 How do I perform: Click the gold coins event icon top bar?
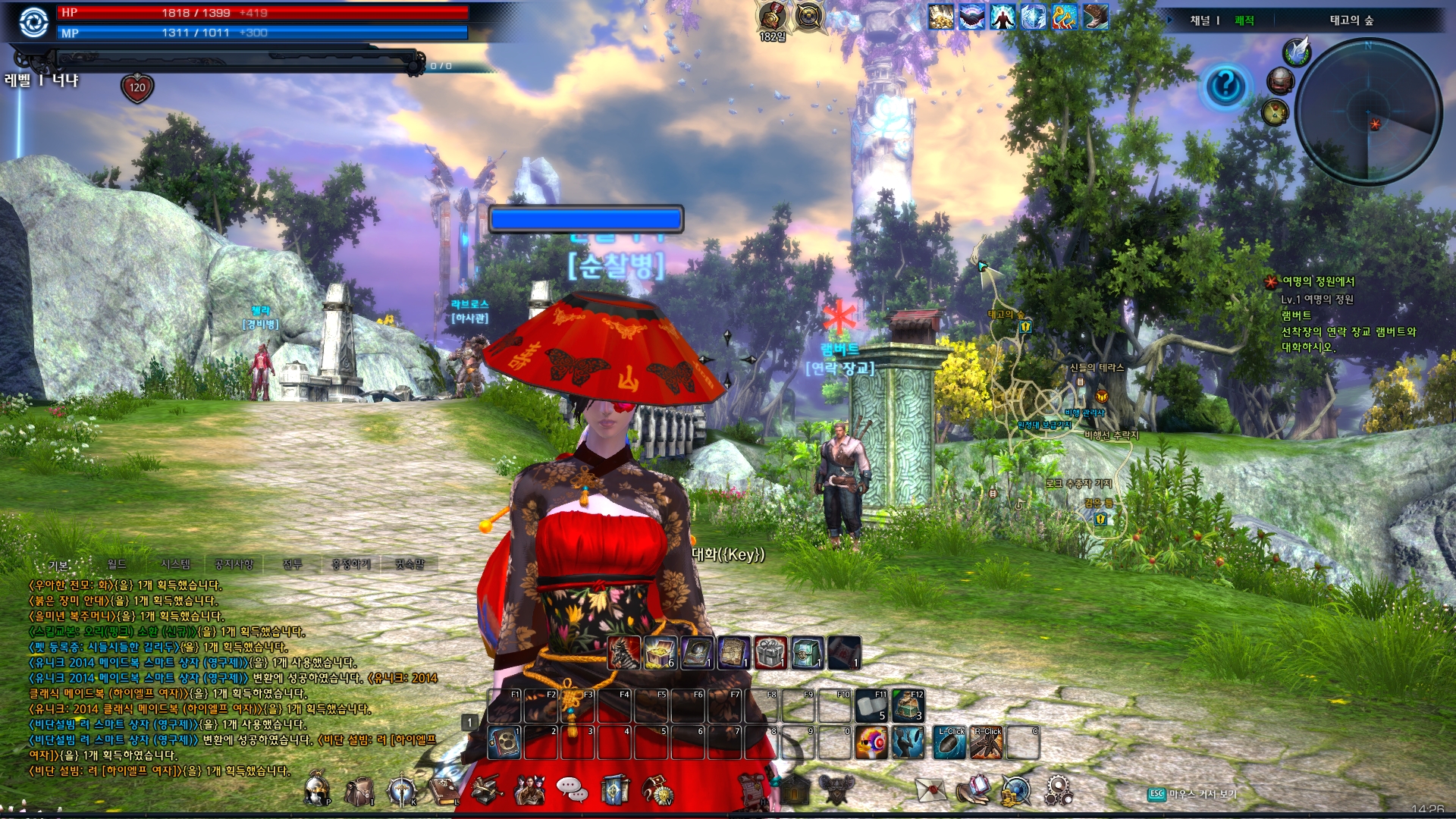point(941,17)
